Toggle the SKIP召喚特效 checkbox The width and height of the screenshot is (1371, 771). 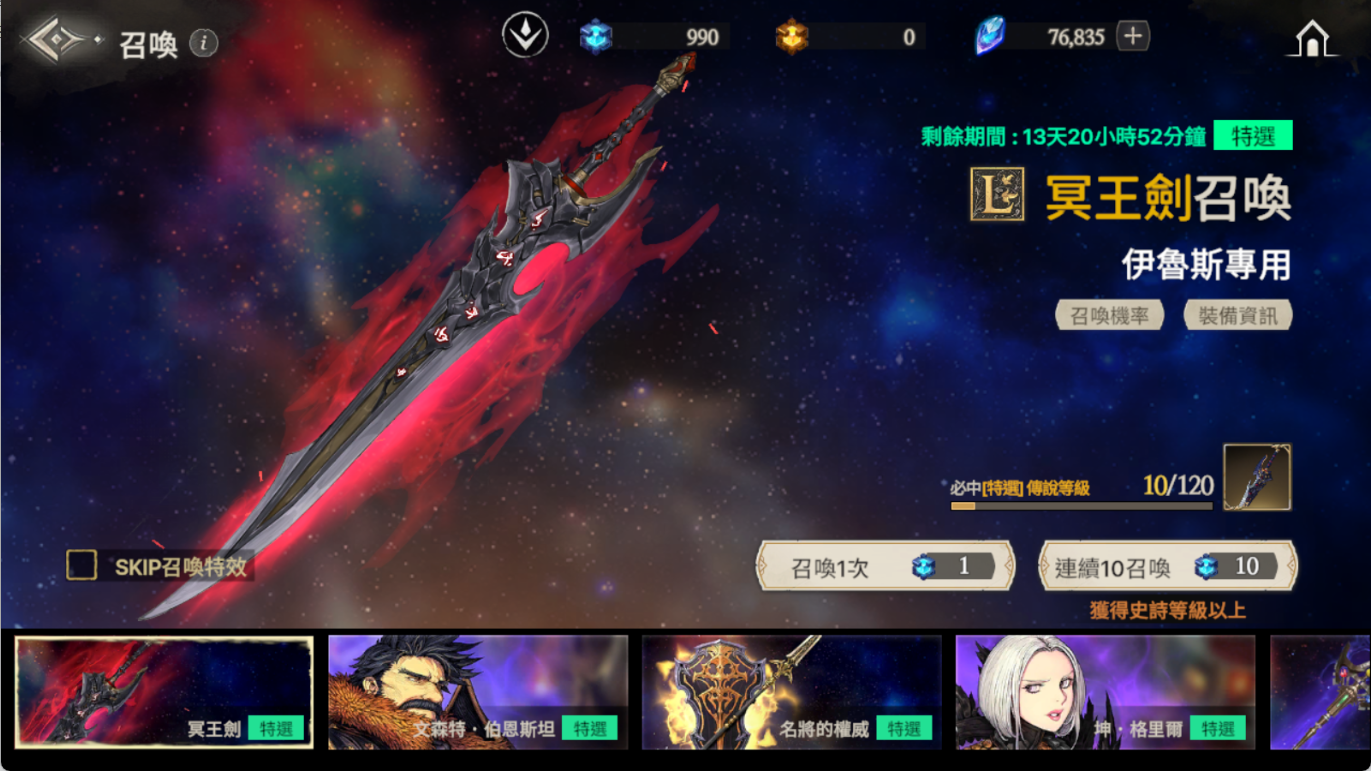[82, 565]
